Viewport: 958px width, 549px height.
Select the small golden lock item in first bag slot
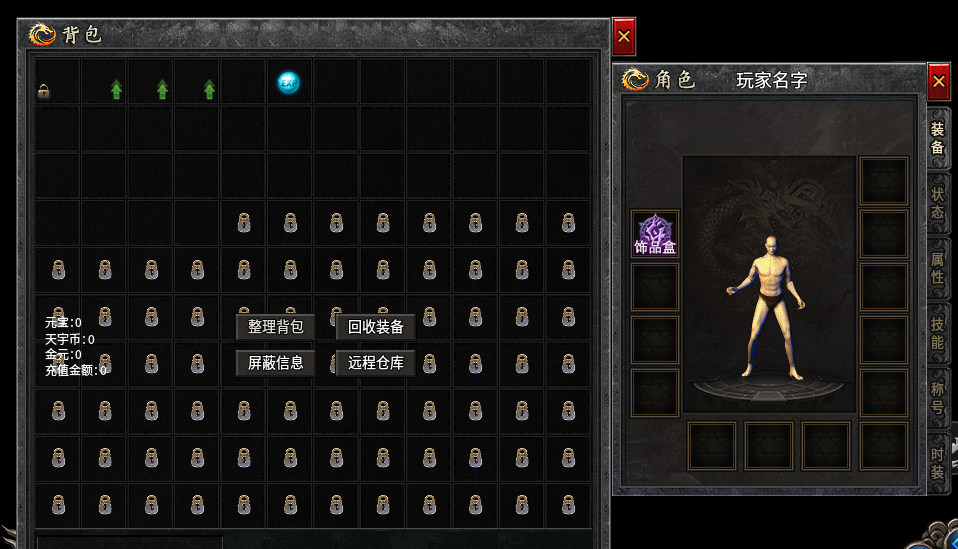(43, 91)
